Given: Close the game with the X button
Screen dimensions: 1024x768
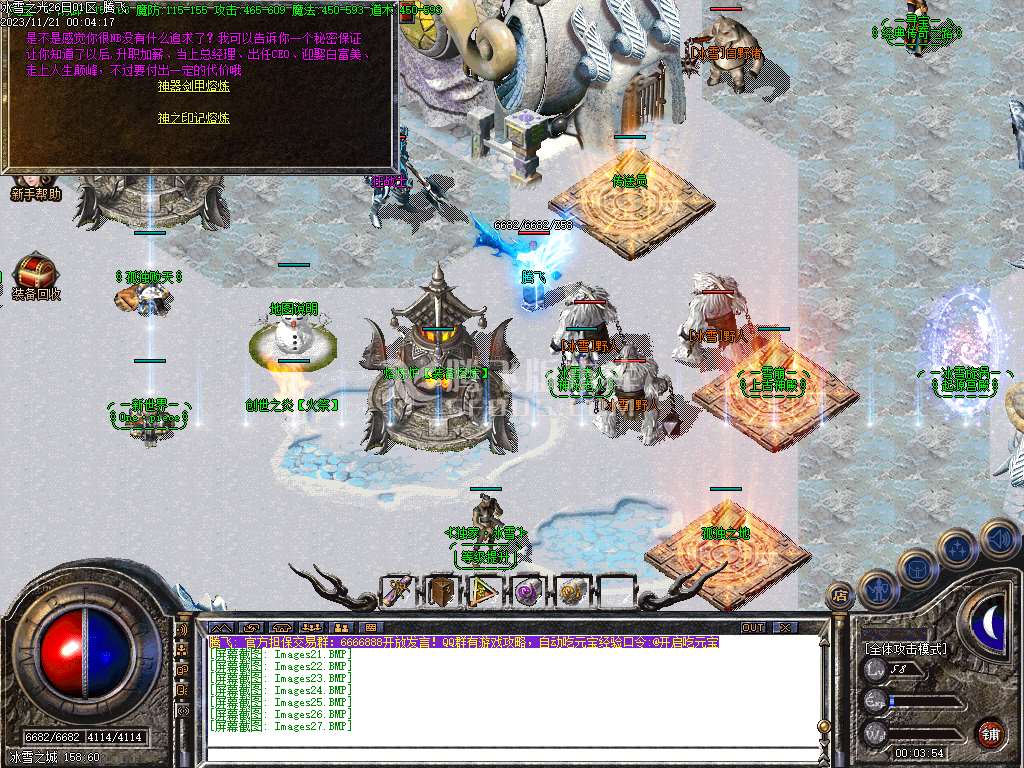Looking at the screenshot, I should [786, 628].
